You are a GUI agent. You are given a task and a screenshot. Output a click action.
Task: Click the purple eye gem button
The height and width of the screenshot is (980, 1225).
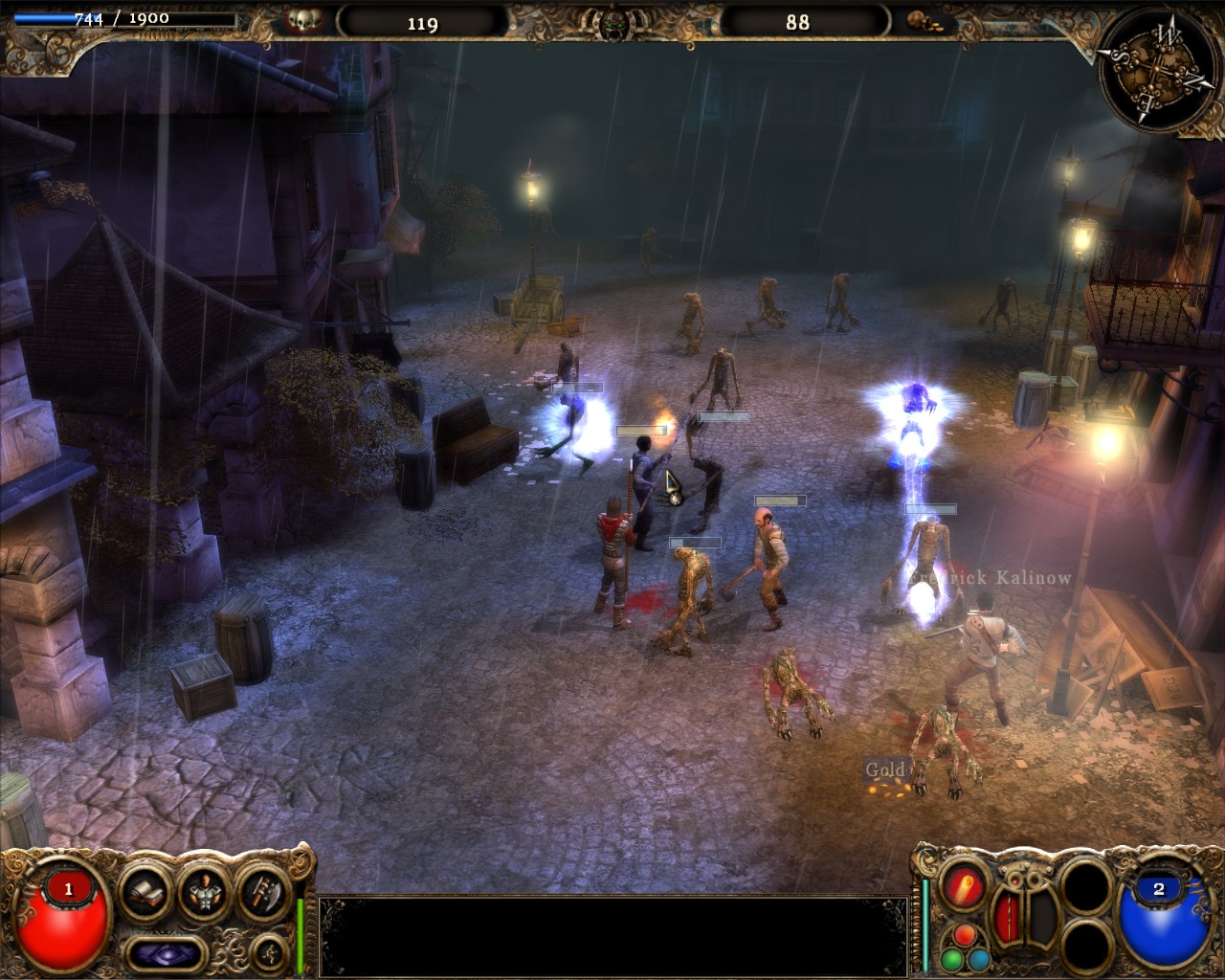167,952
